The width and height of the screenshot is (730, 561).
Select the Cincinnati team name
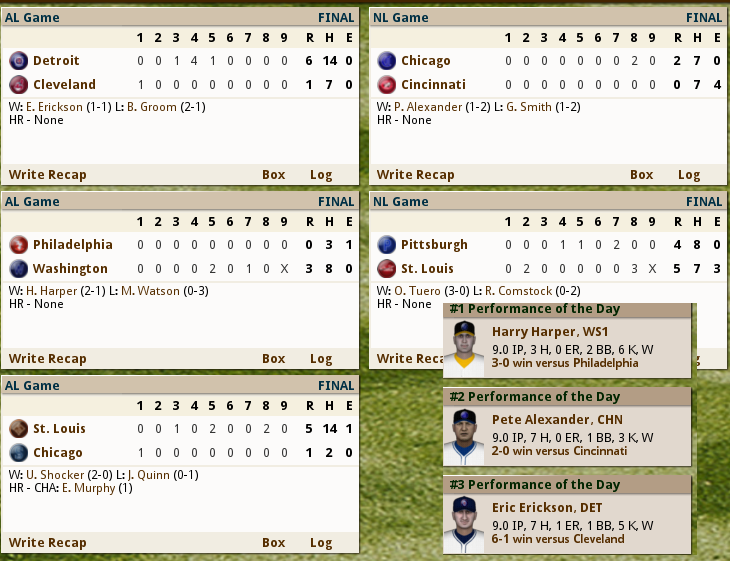434,84
